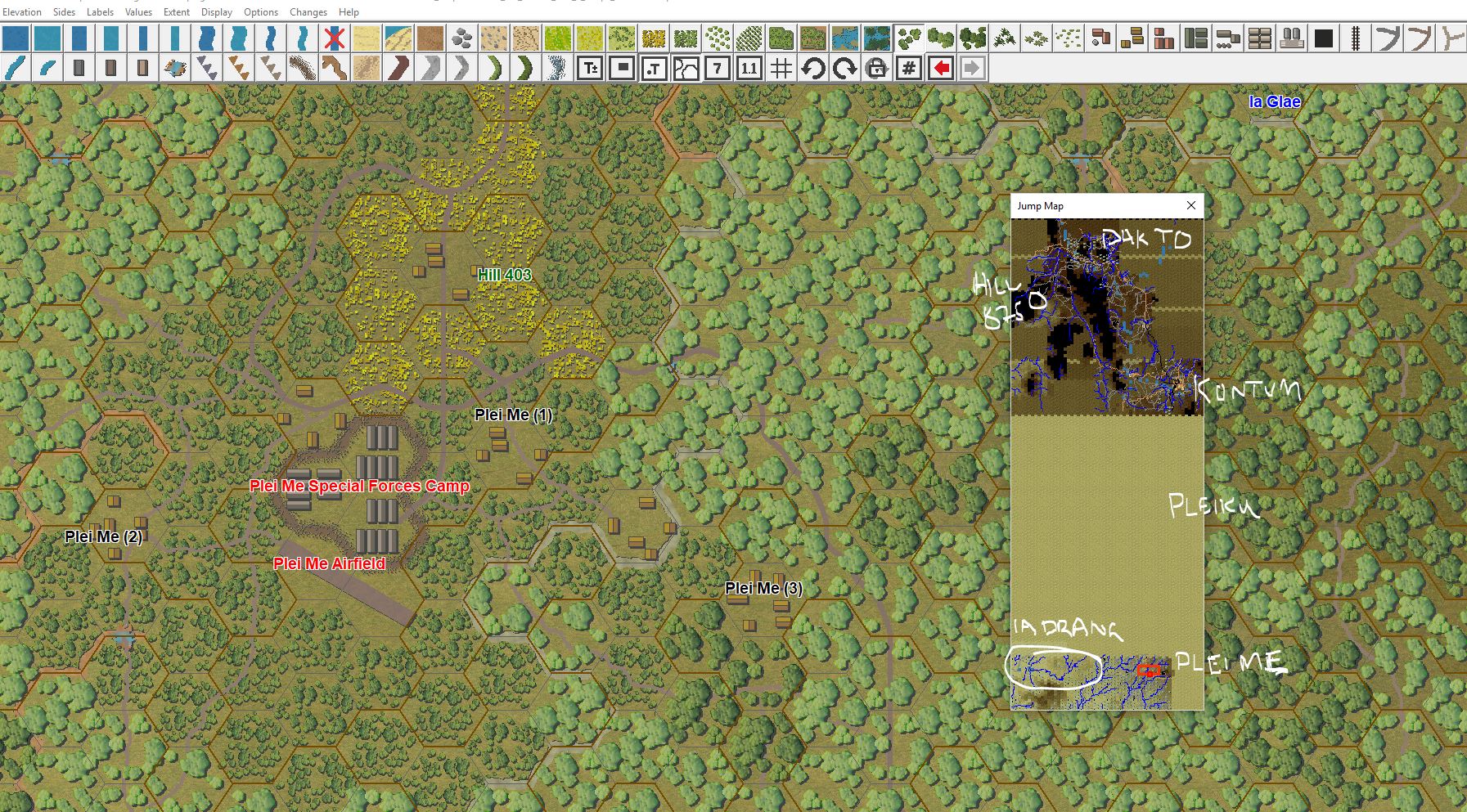Select the dark blue deep water swatch
This screenshot has height=812, width=1467.
click(x=15, y=38)
